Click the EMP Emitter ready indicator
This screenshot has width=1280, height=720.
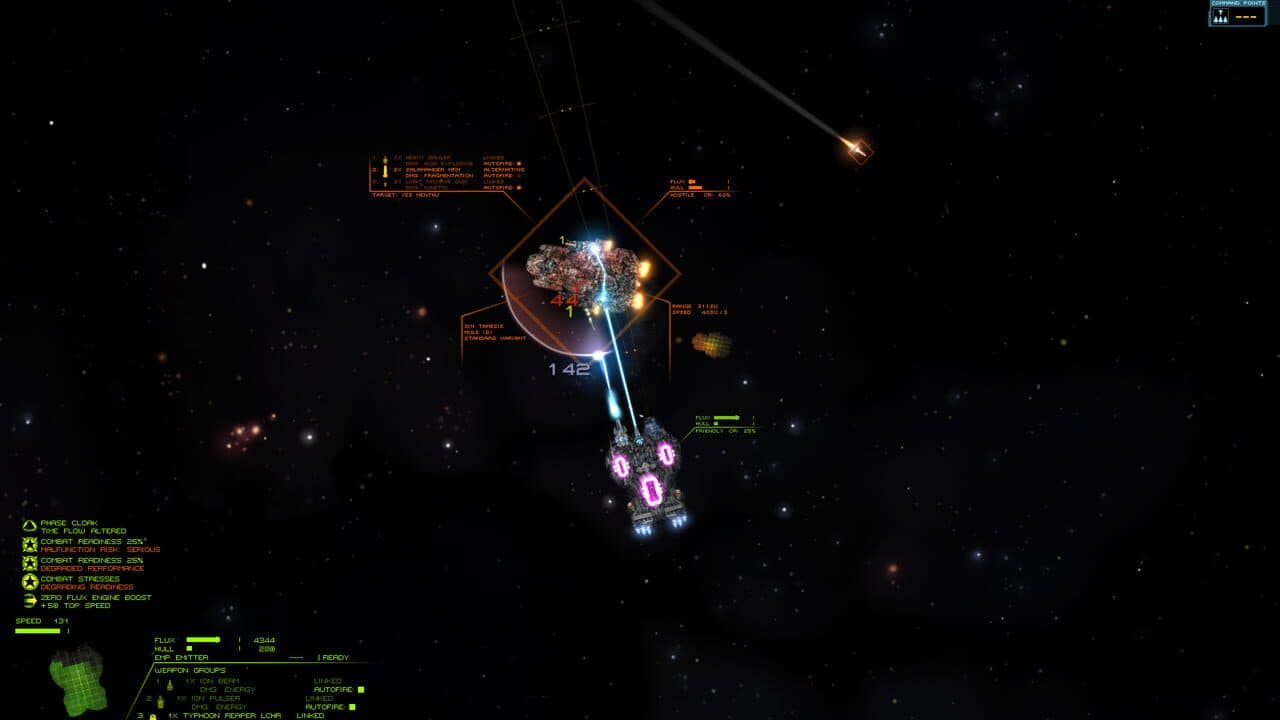334,657
